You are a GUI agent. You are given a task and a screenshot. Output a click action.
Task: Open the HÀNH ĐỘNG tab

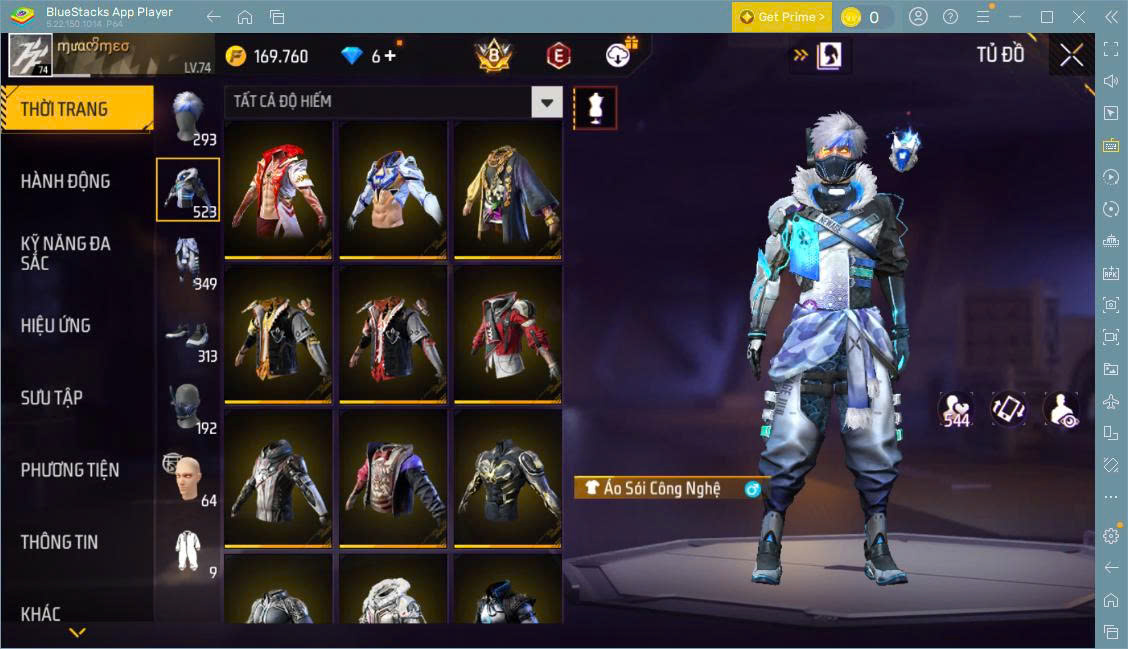point(66,181)
